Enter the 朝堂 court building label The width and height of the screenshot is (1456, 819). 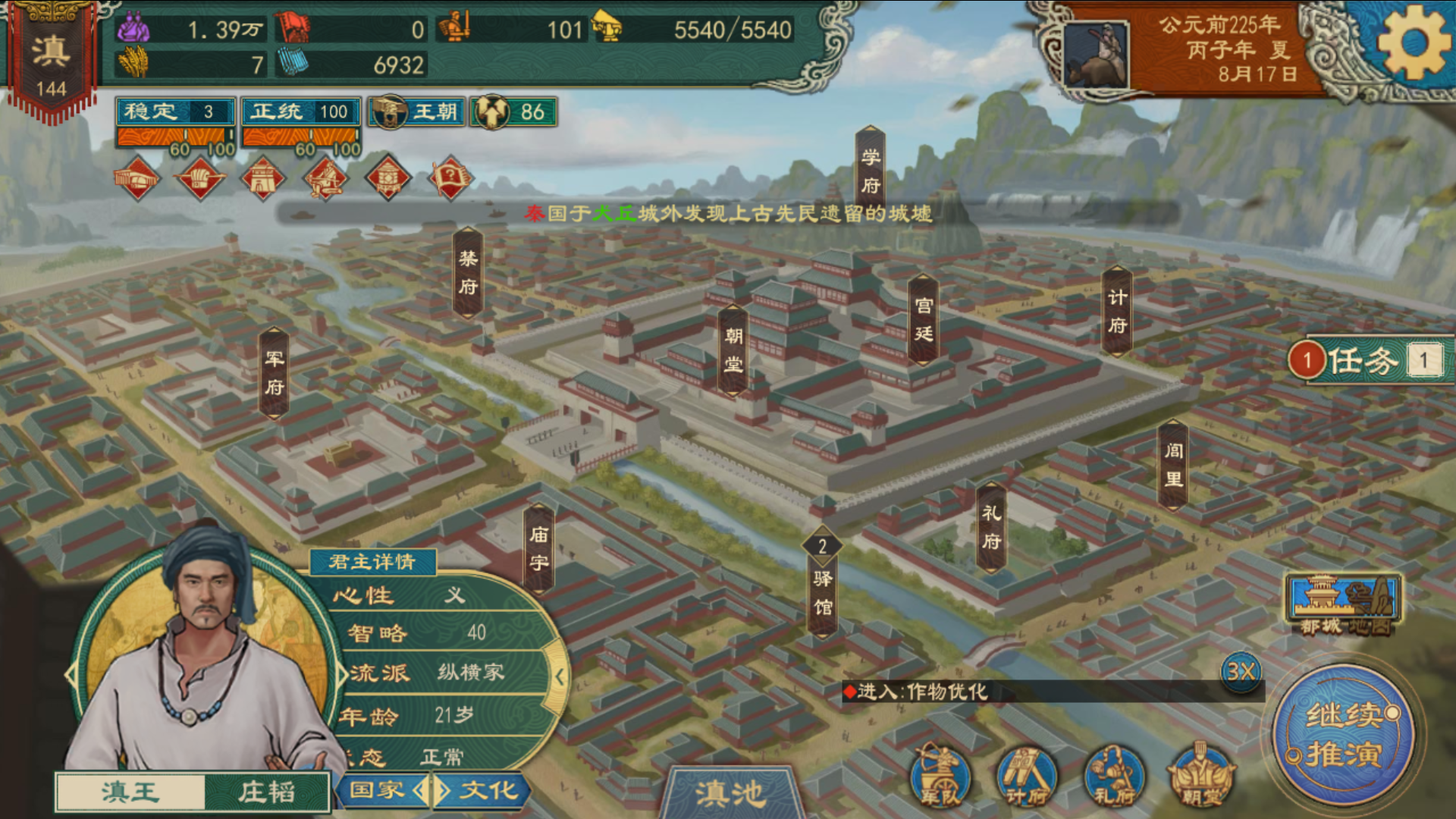tap(733, 350)
